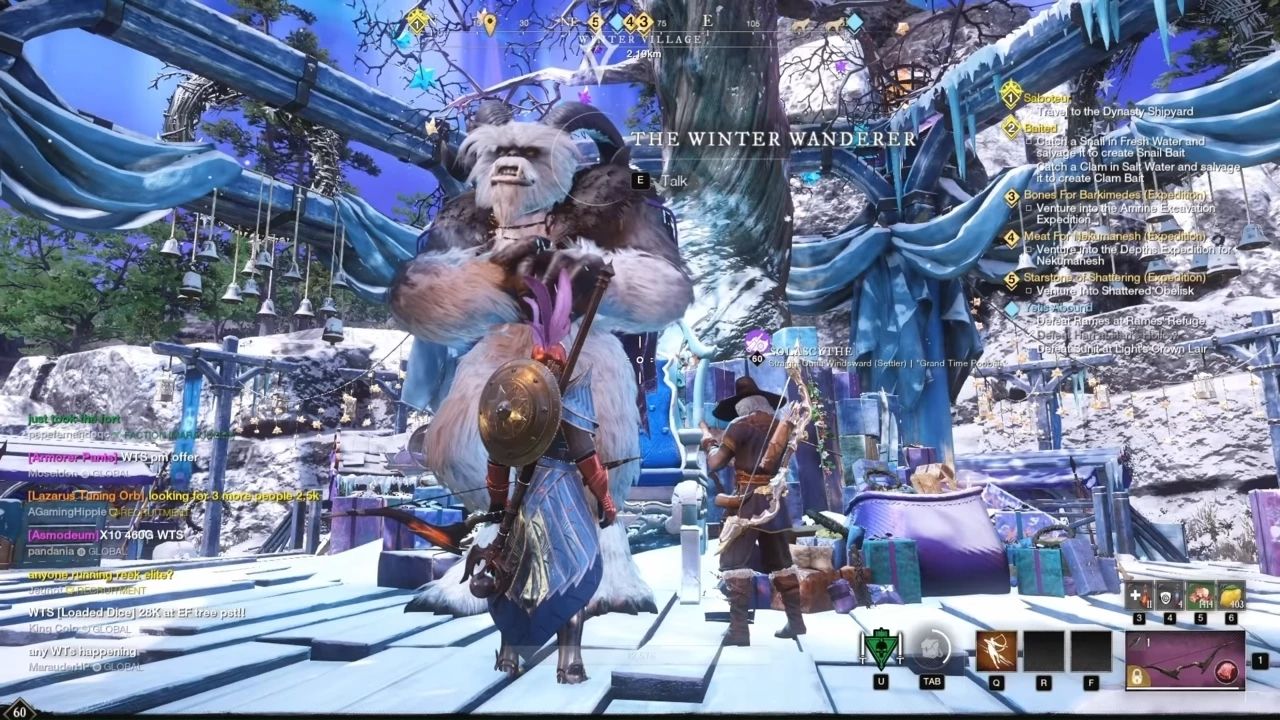Check the Catch a Snail objective checkbox
Viewport: 1280px width, 720px height.
1029,141
